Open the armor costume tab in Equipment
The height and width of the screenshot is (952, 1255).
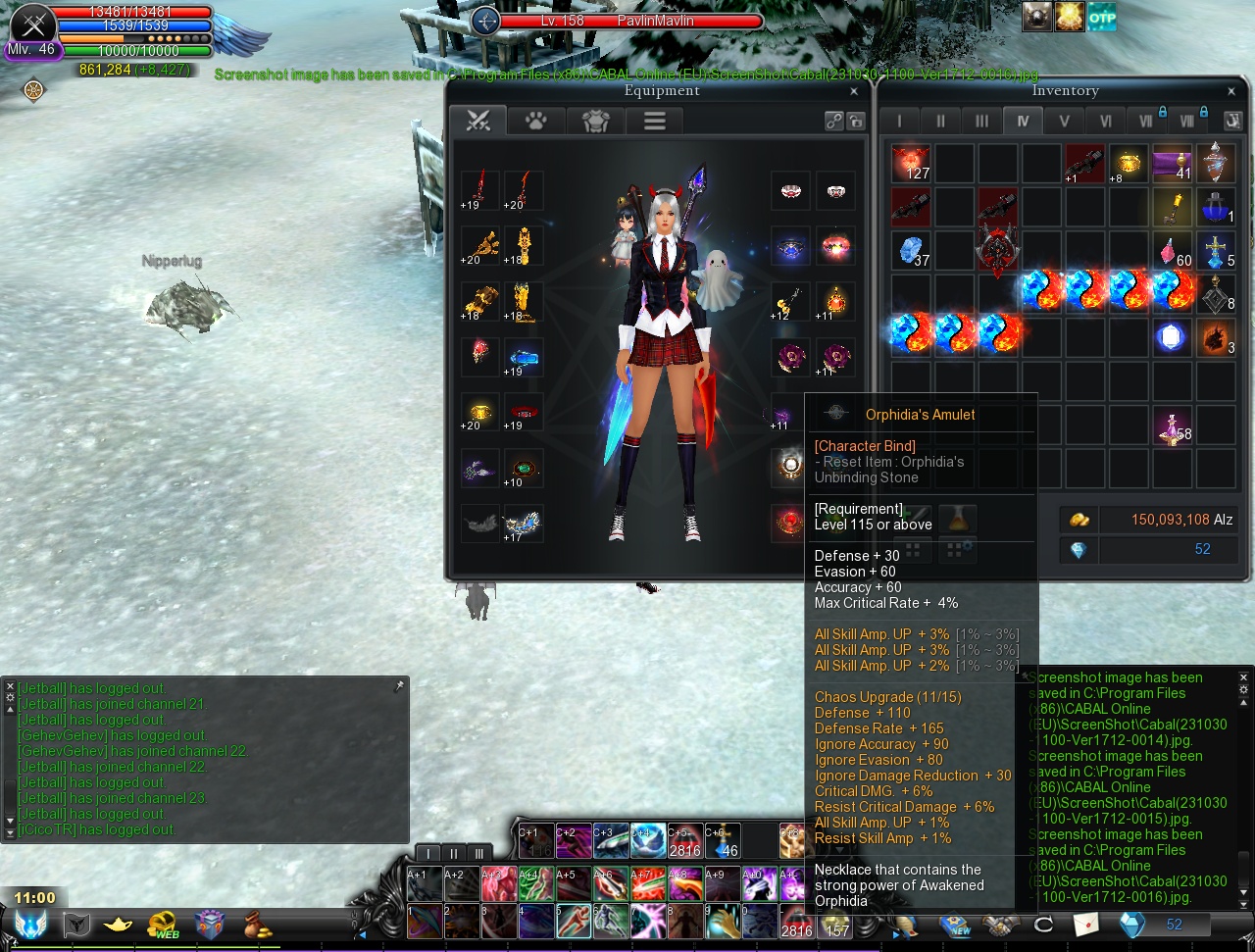coord(595,121)
